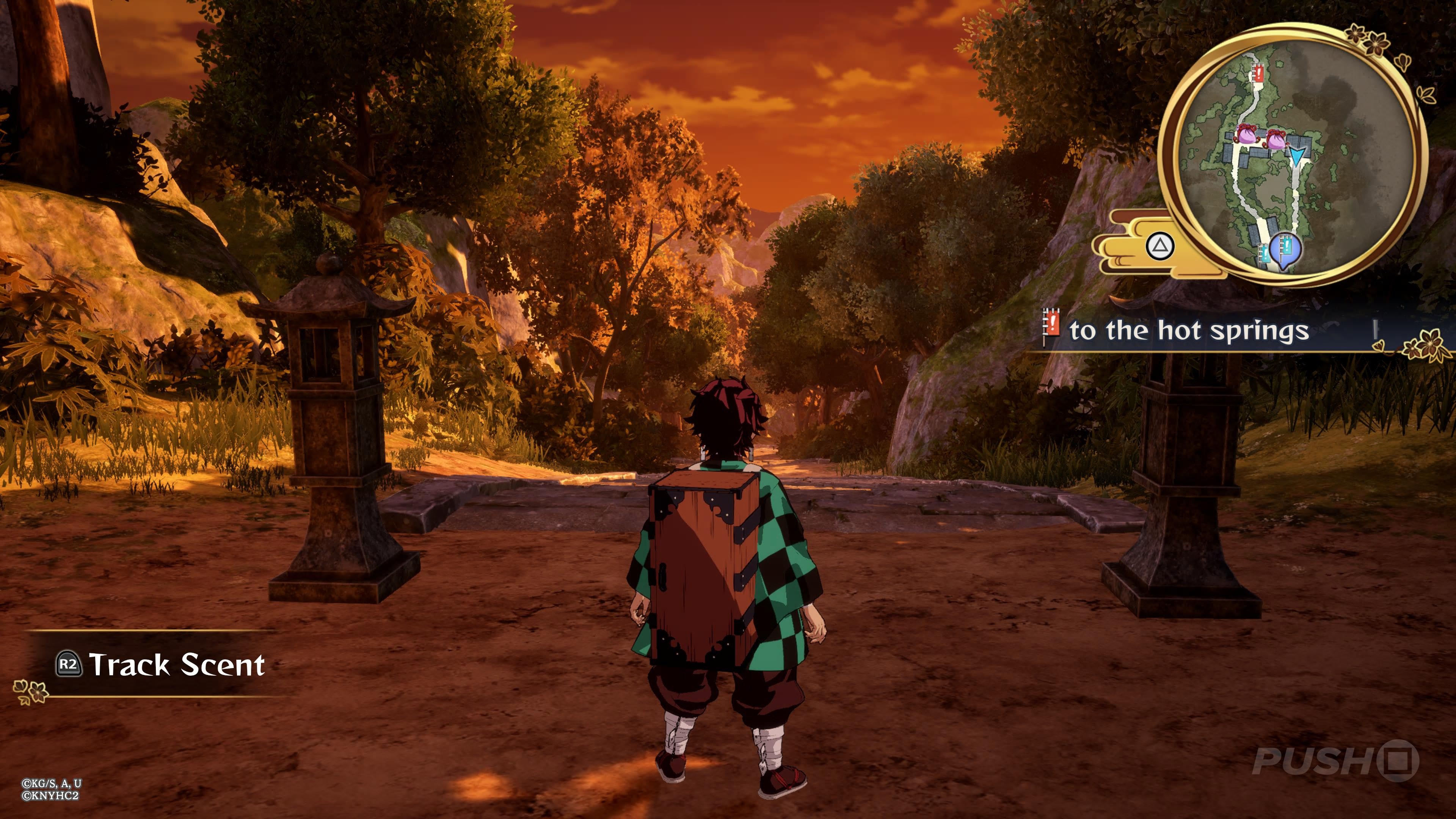Click the blue bubble flag marker on minimap
The image size is (1456, 819).
(x=1285, y=249)
